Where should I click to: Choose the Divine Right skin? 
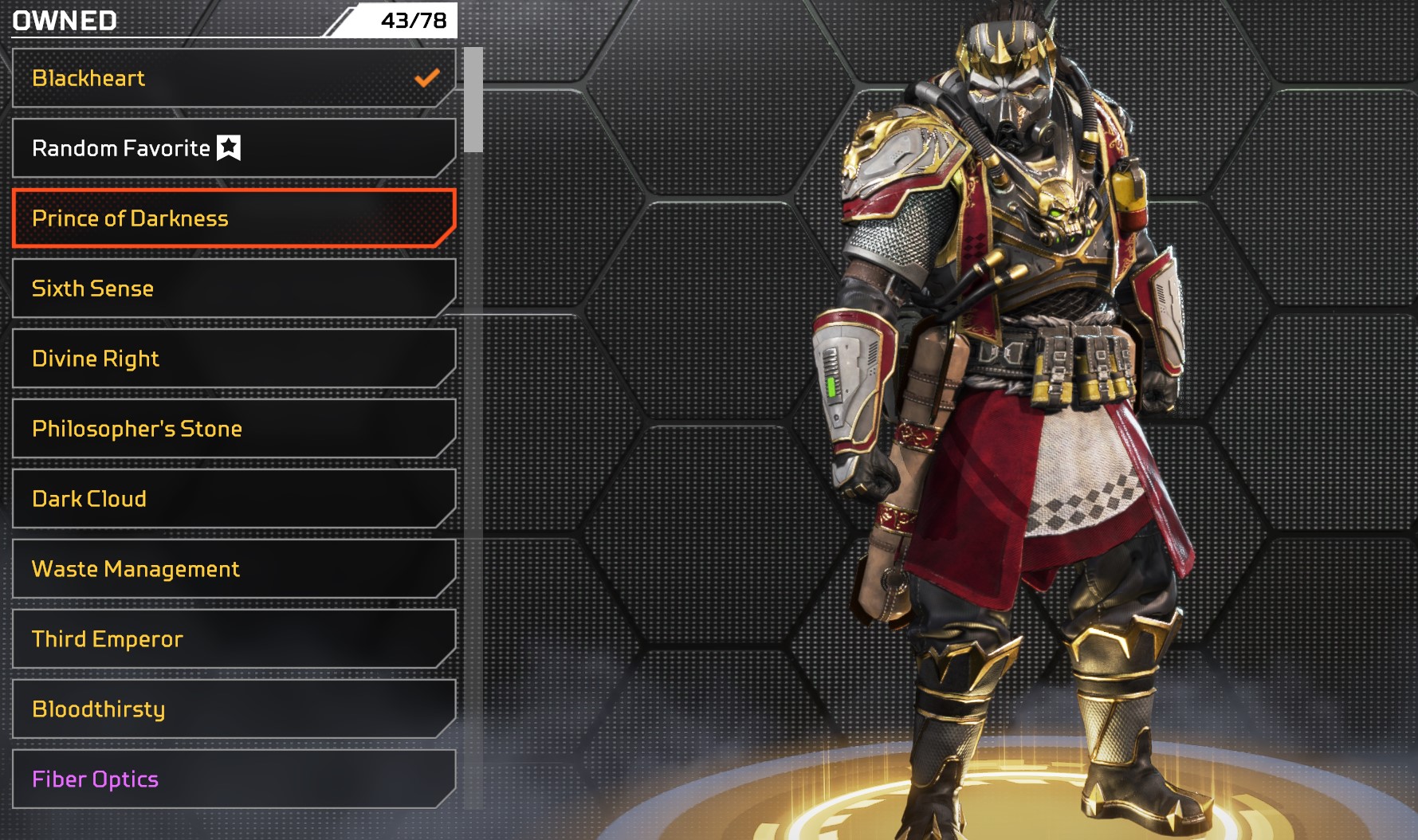pyautogui.click(x=233, y=359)
